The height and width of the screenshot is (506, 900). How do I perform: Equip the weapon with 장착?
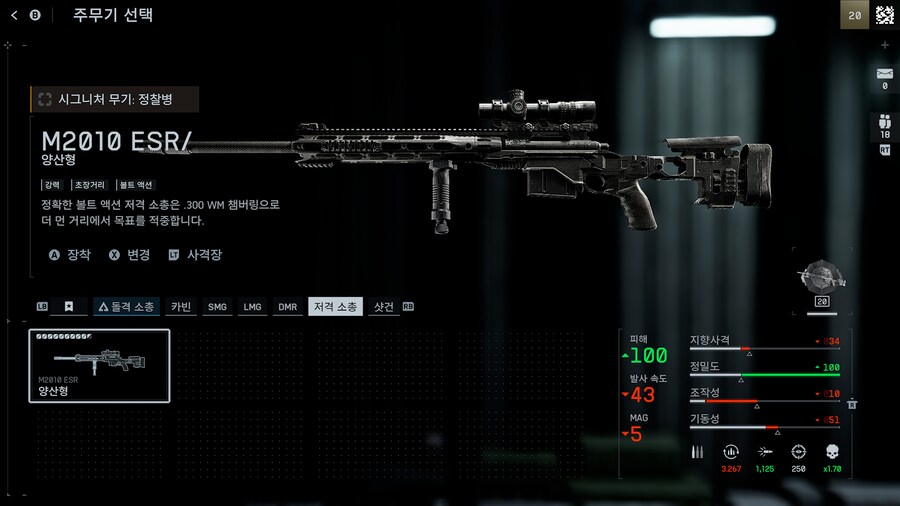tap(71, 255)
